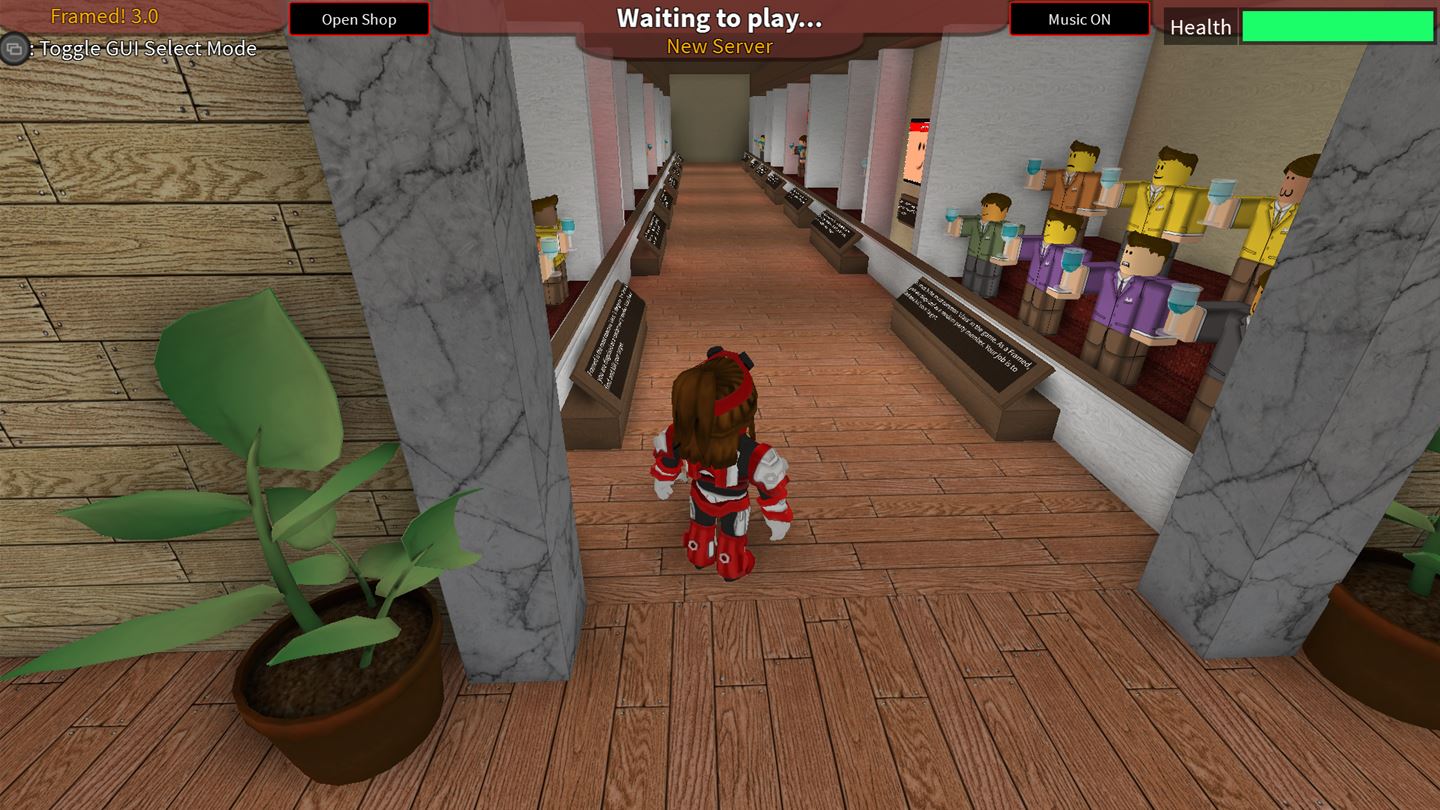The image size is (1440, 810).
Task: Open the shop with the Open Shop button
Action: pyautogui.click(x=358, y=19)
